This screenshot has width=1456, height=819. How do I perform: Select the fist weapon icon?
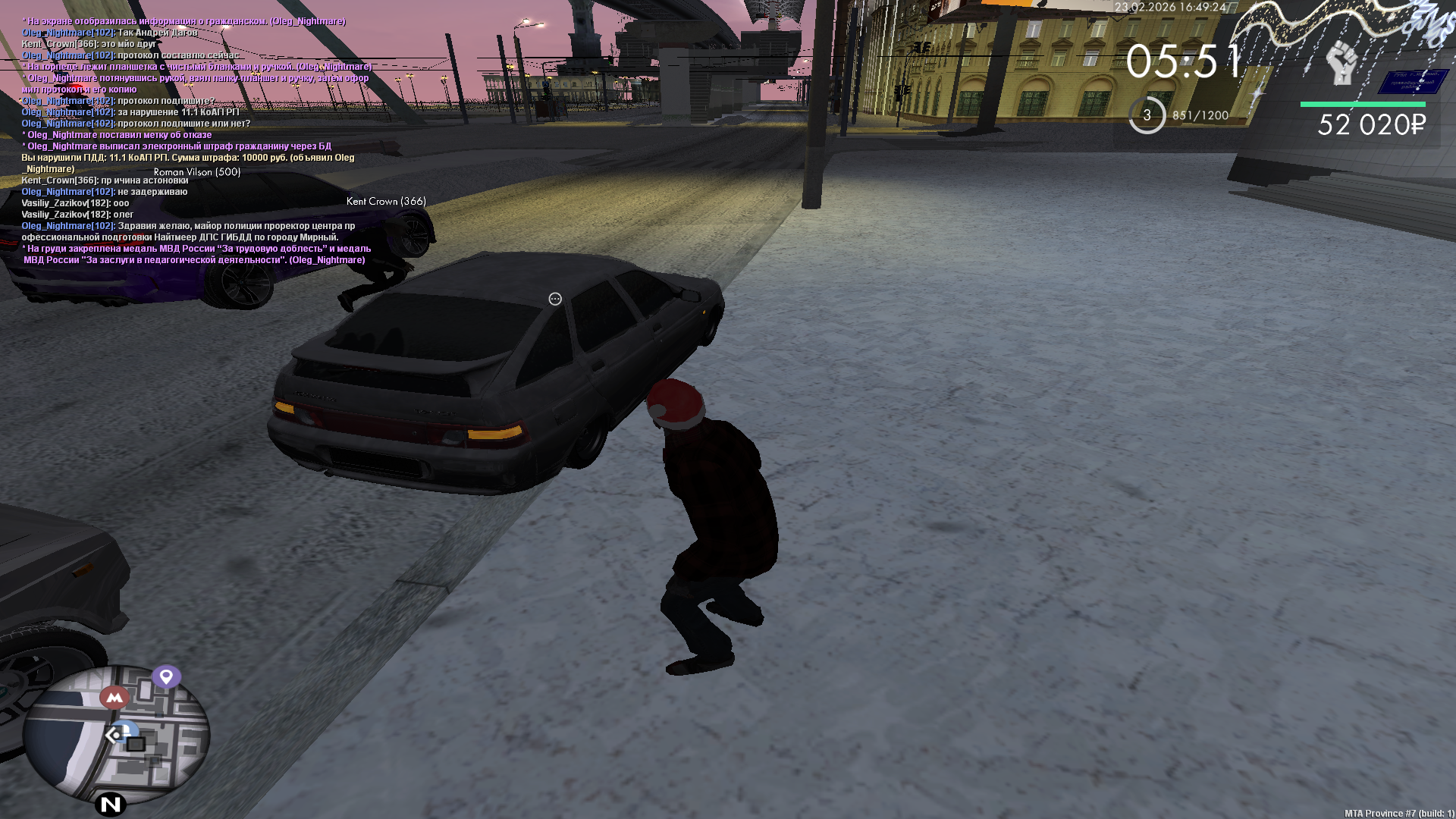click(1341, 63)
